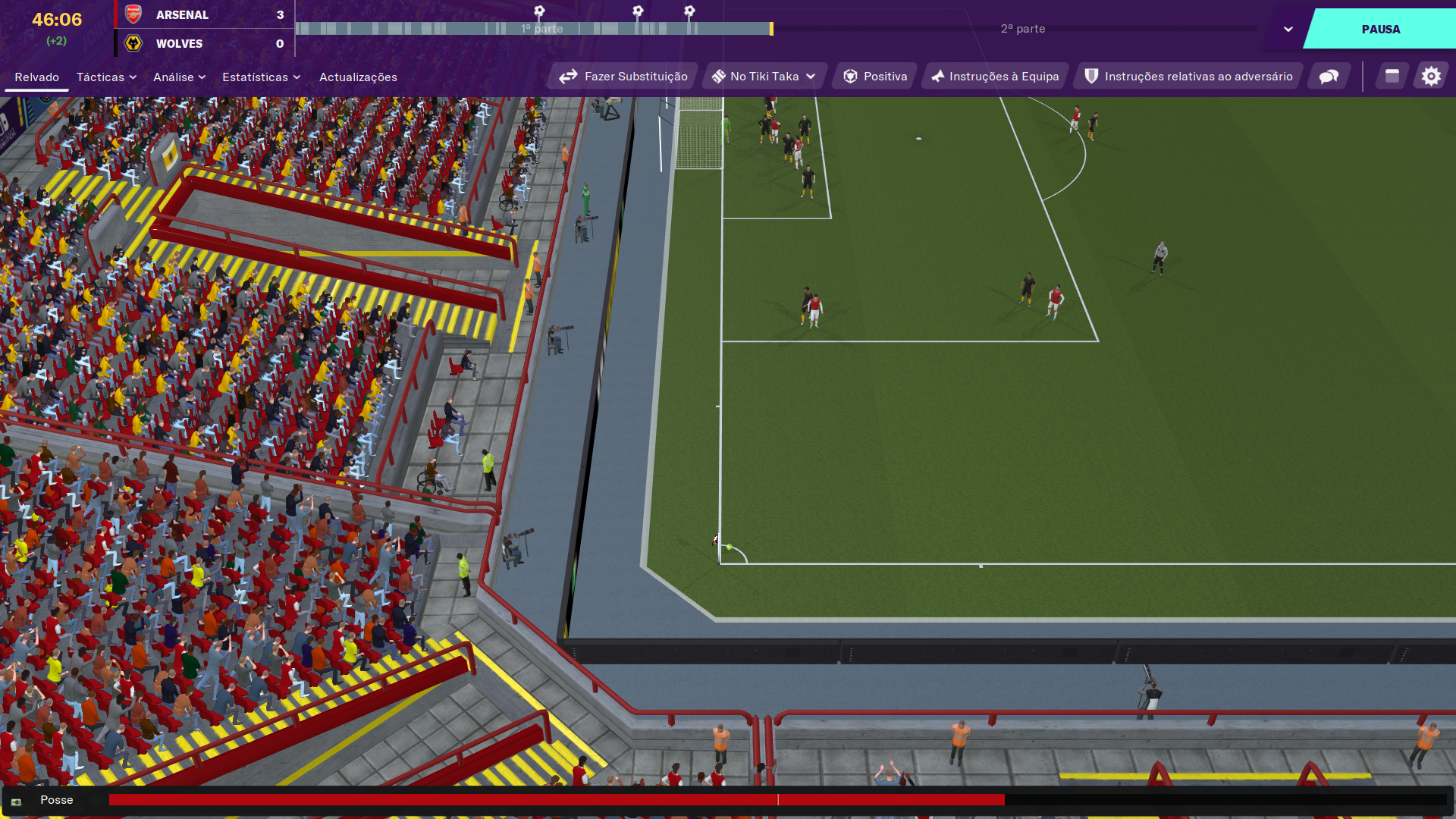Expand the Estatísticas menu
This screenshot has height=819, width=1456.
click(x=261, y=77)
